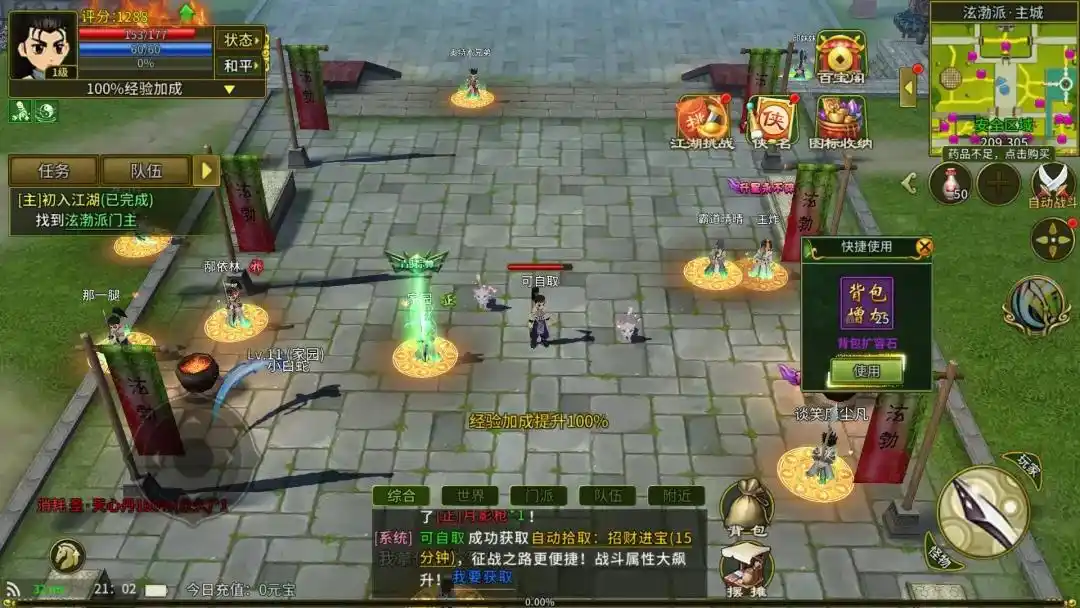The height and width of the screenshot is (608, 1080).
Task: Open the 任务 quest panel
Action: coord(53,170)
